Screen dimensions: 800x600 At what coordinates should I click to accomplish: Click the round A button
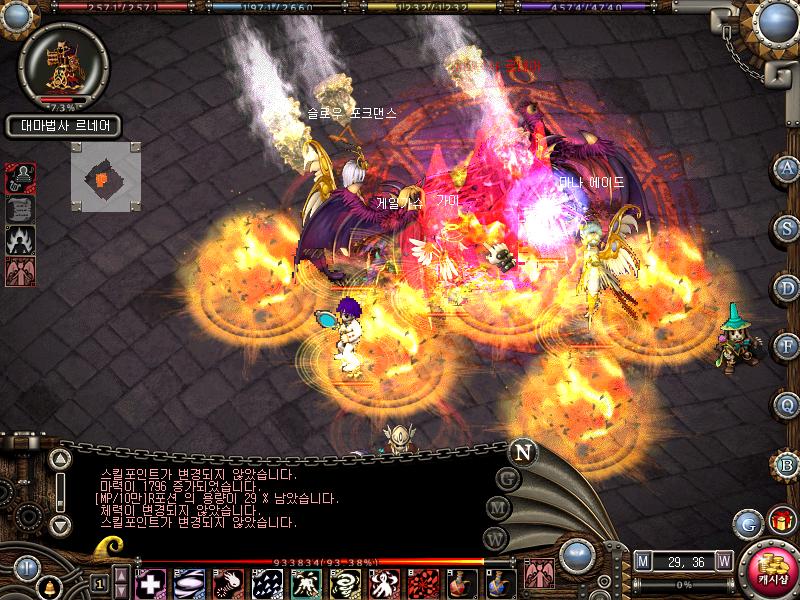(x=788, y=168)
